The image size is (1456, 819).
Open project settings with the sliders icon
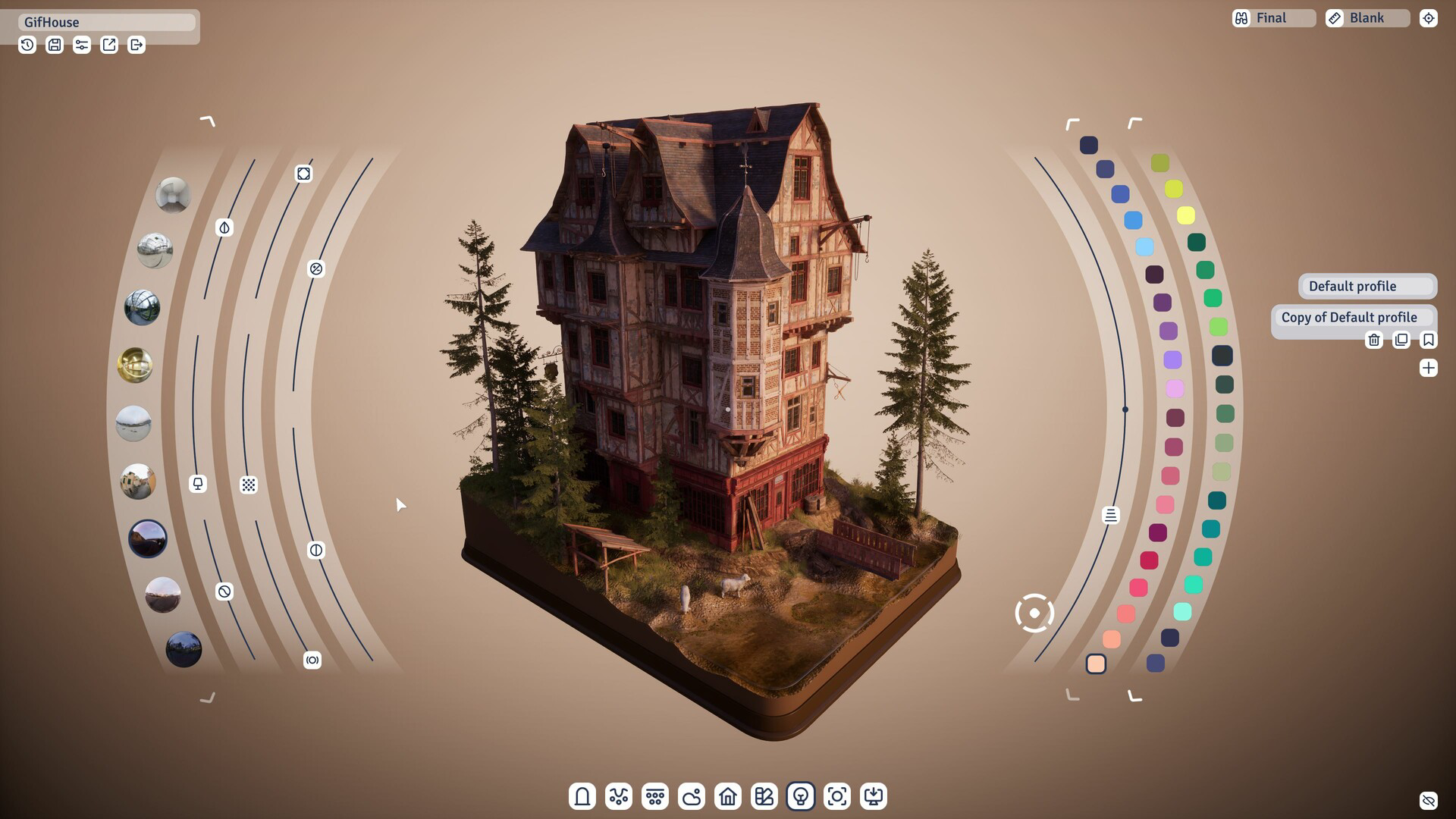(81, 45)
